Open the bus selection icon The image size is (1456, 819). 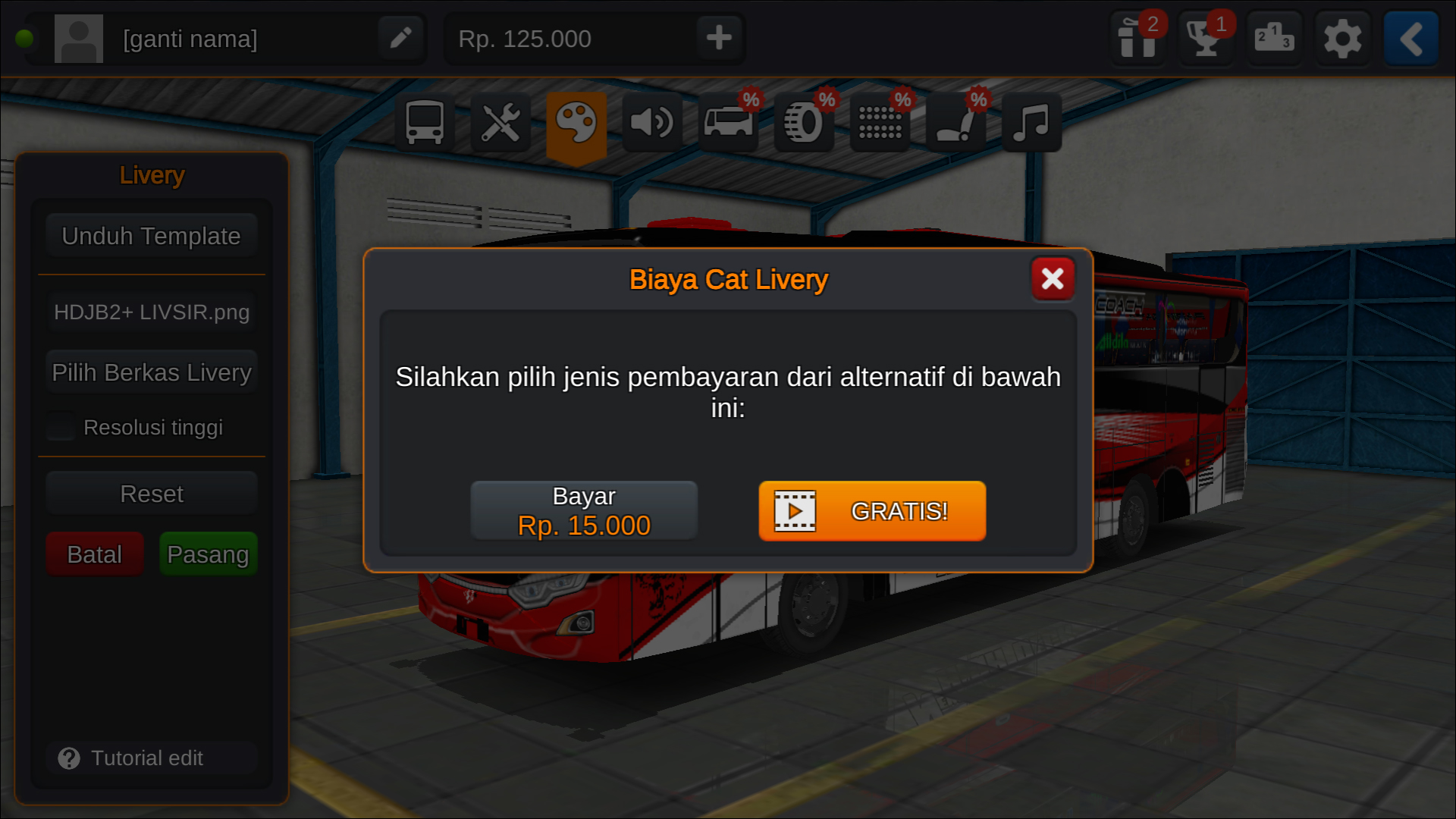pos(425,121)
